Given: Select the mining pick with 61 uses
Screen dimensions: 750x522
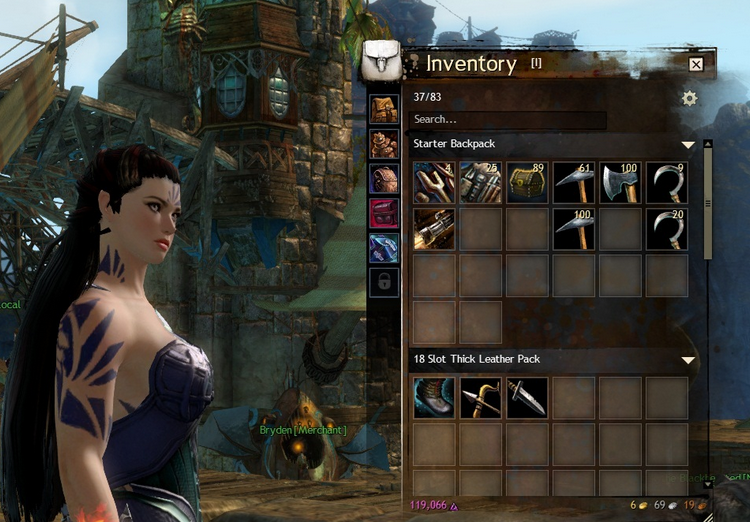Looking at the screenshot, I should click(573, 183).
